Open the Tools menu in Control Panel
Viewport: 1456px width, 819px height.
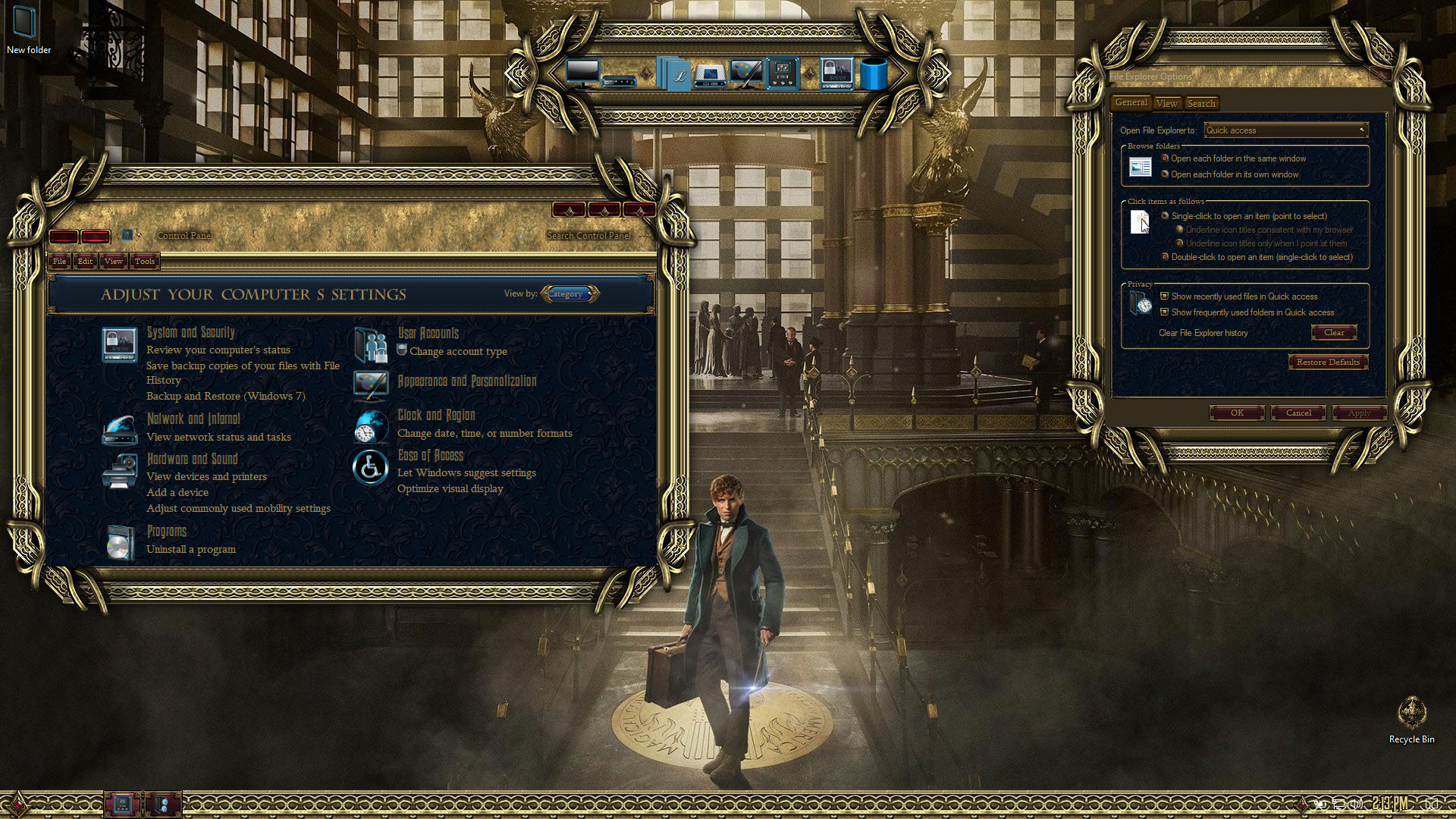144,261
